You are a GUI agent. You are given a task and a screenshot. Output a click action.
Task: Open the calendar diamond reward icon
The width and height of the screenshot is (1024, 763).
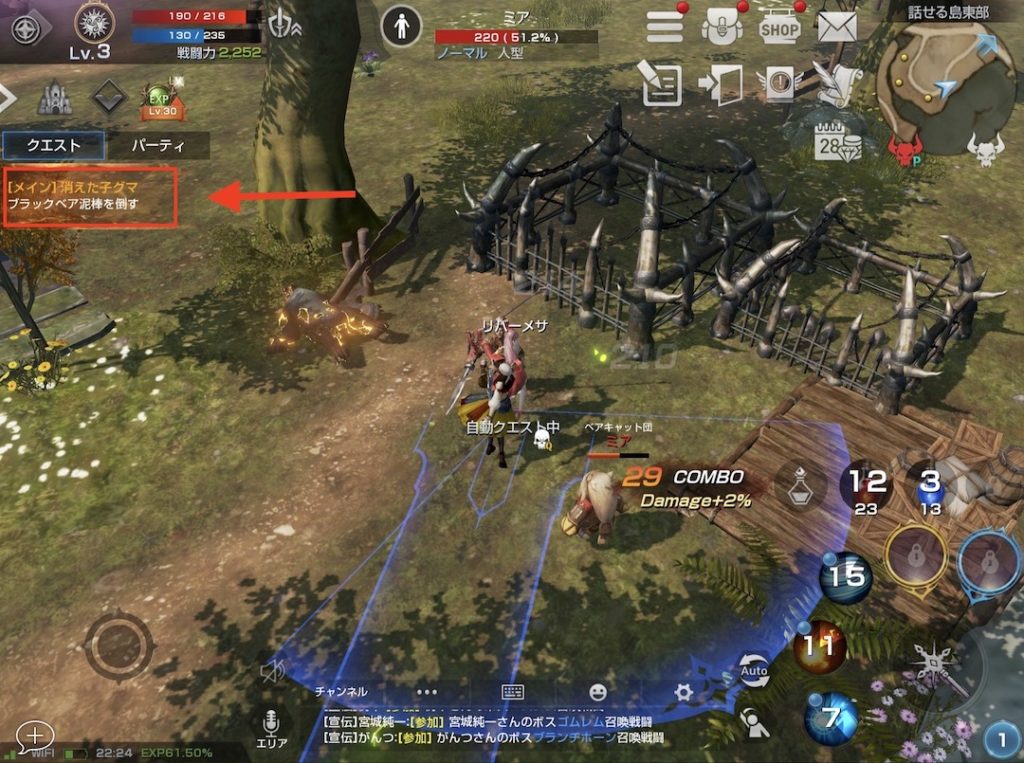(838, 144)
